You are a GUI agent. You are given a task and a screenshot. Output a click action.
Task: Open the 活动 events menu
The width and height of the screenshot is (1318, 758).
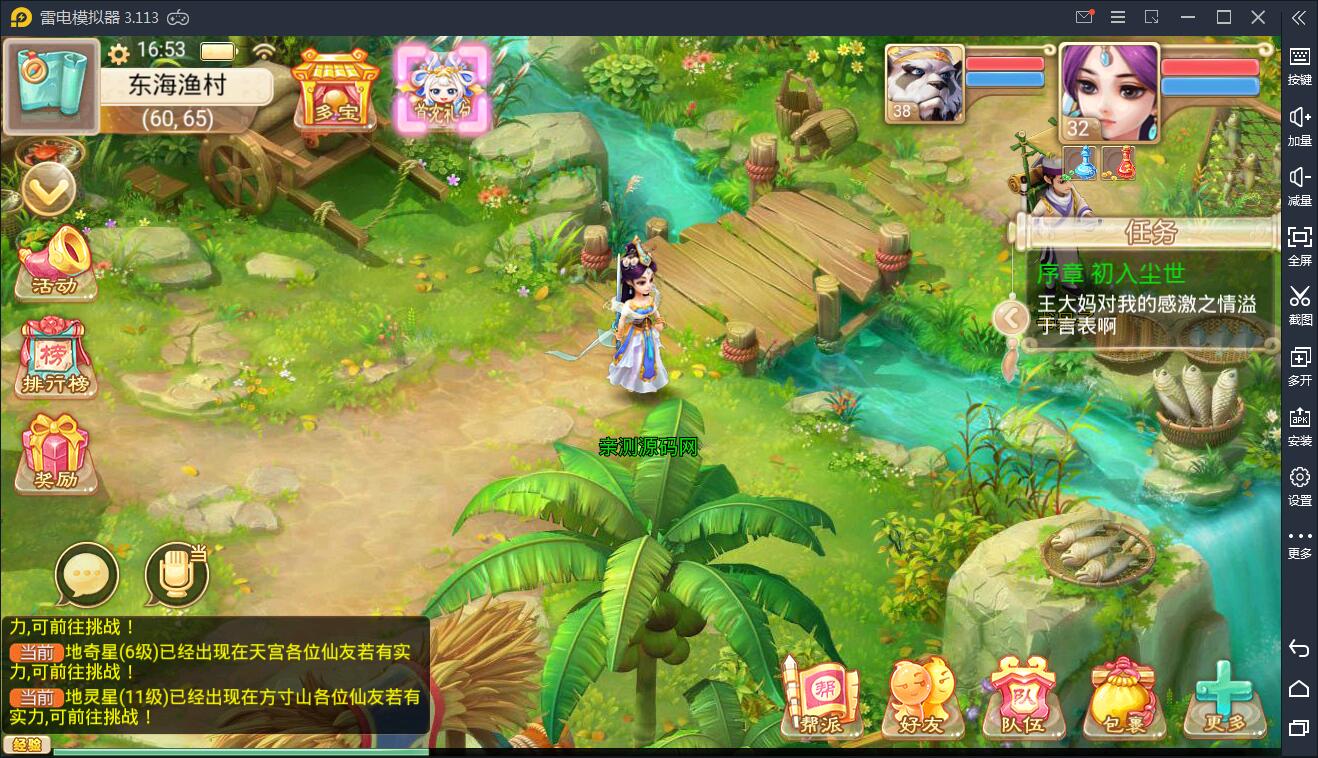(56, 264)
